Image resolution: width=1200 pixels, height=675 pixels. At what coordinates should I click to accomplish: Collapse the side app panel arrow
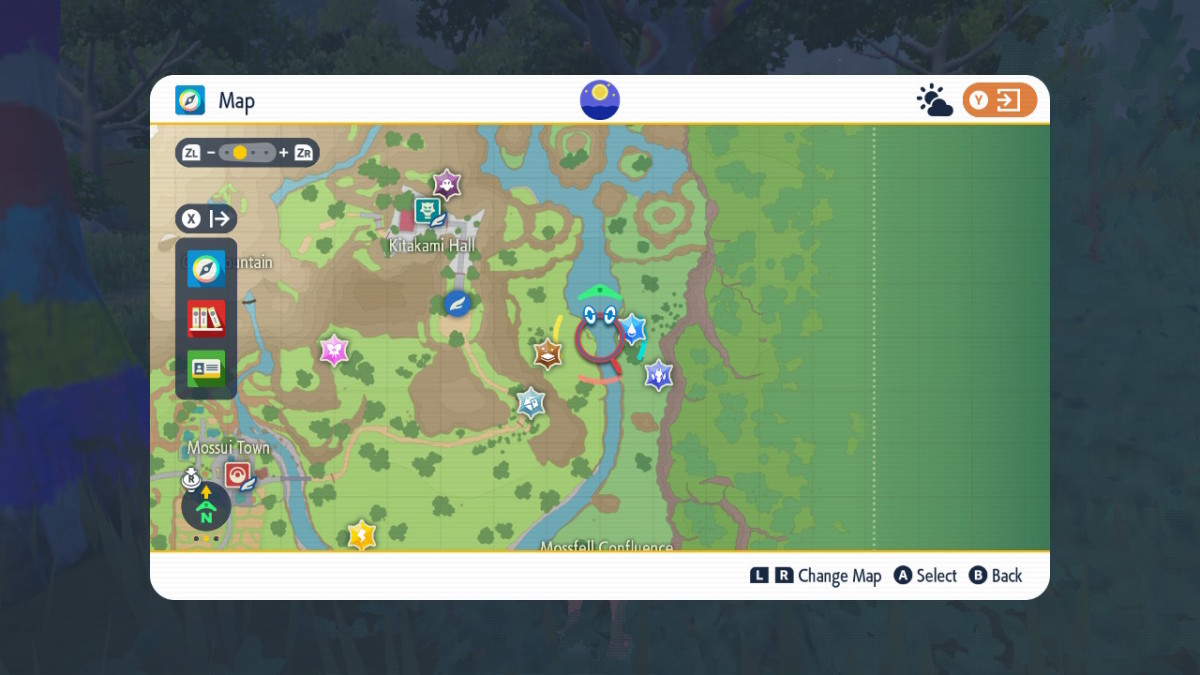click(206, 219)
